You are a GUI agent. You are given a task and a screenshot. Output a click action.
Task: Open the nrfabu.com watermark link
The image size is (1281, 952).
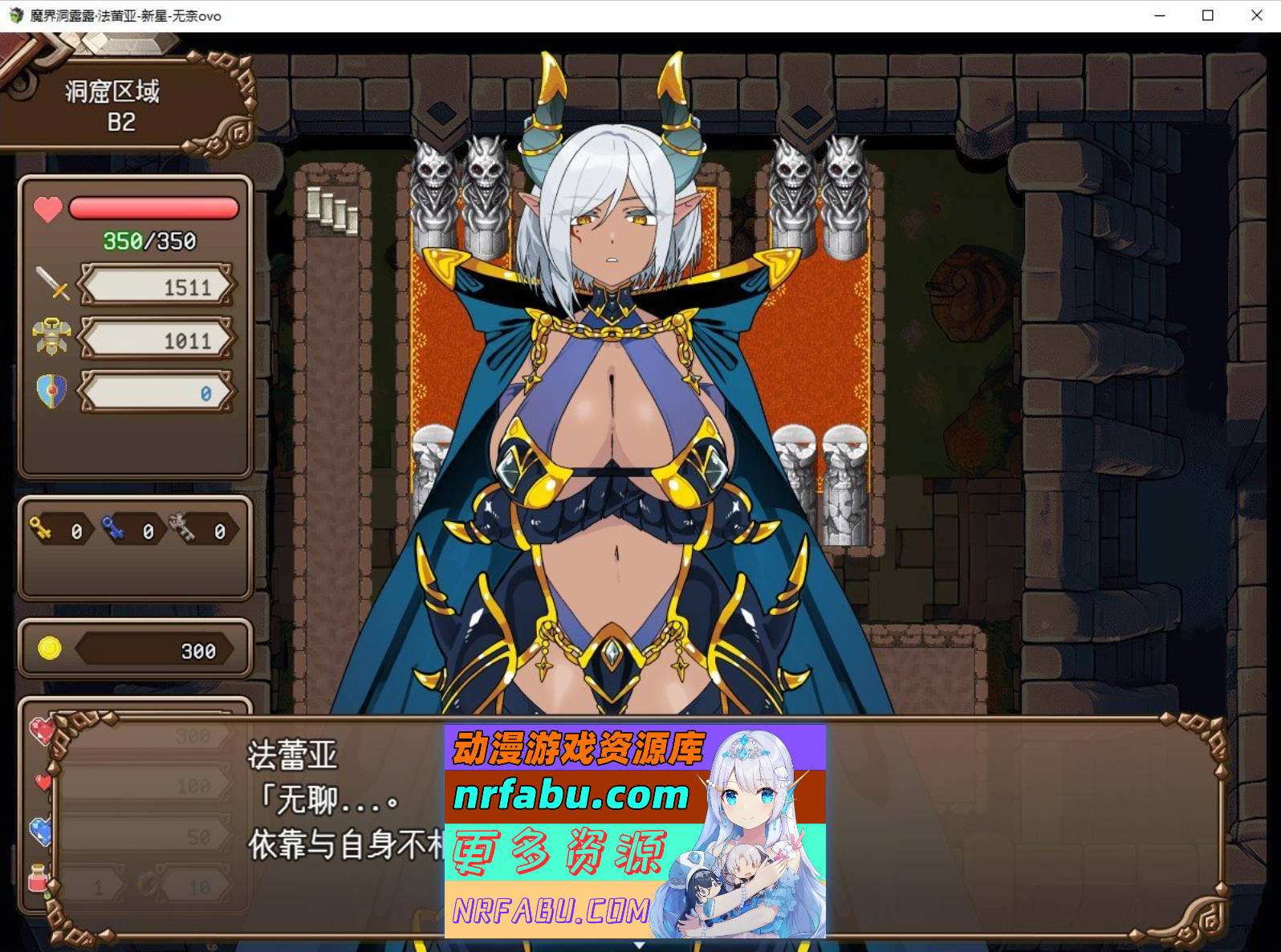coord(571,795)
